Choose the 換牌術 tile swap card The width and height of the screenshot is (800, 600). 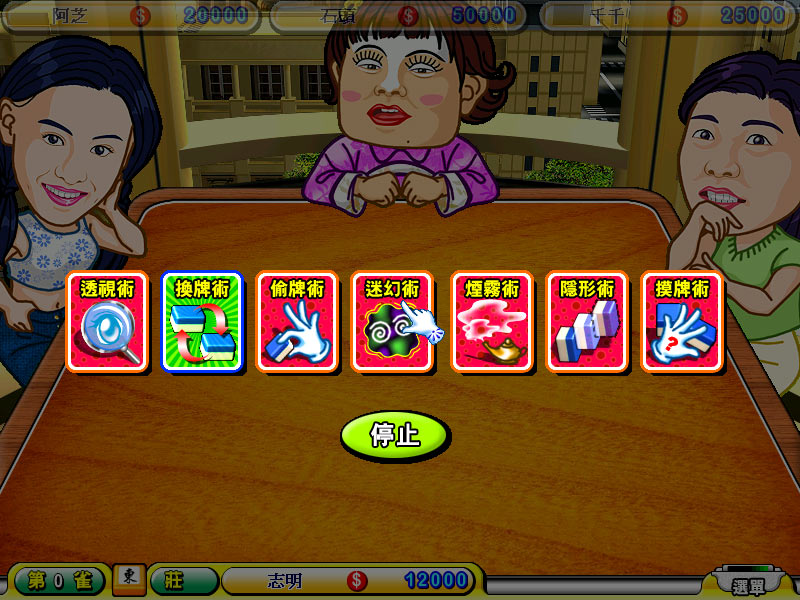[202, 322]
